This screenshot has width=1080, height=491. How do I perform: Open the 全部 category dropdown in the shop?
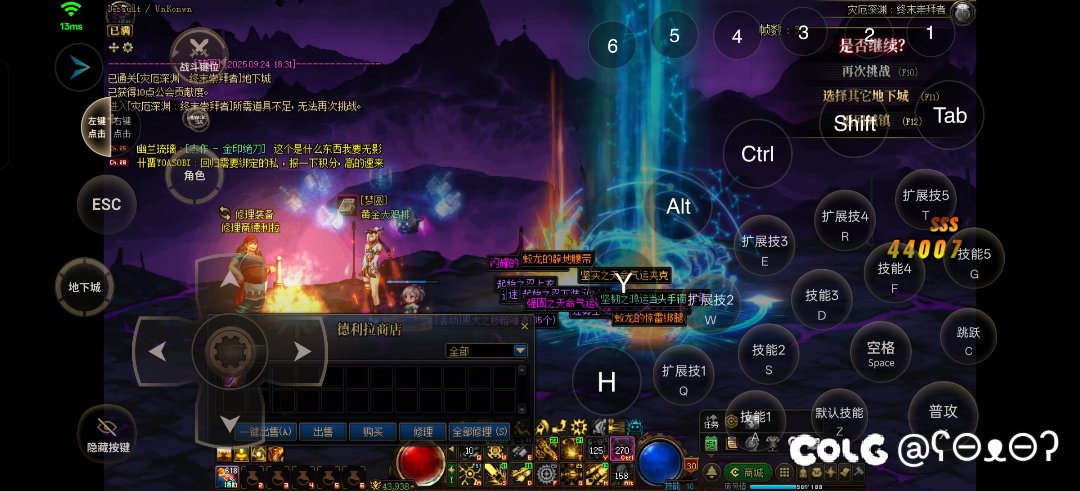pyautogui.click(x=520, y=351)
